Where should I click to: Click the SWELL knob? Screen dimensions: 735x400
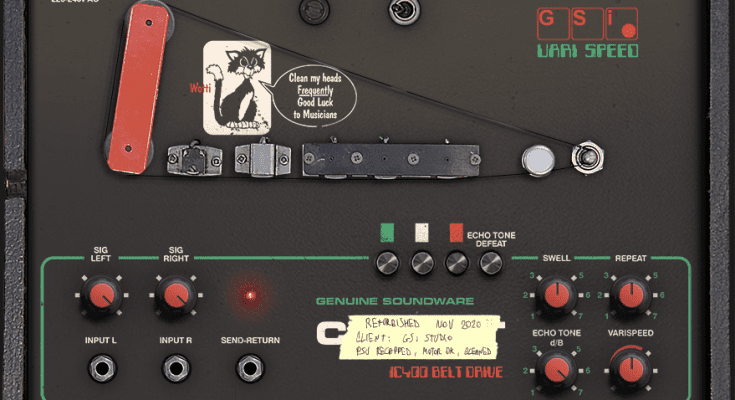[x=551, y=296]
